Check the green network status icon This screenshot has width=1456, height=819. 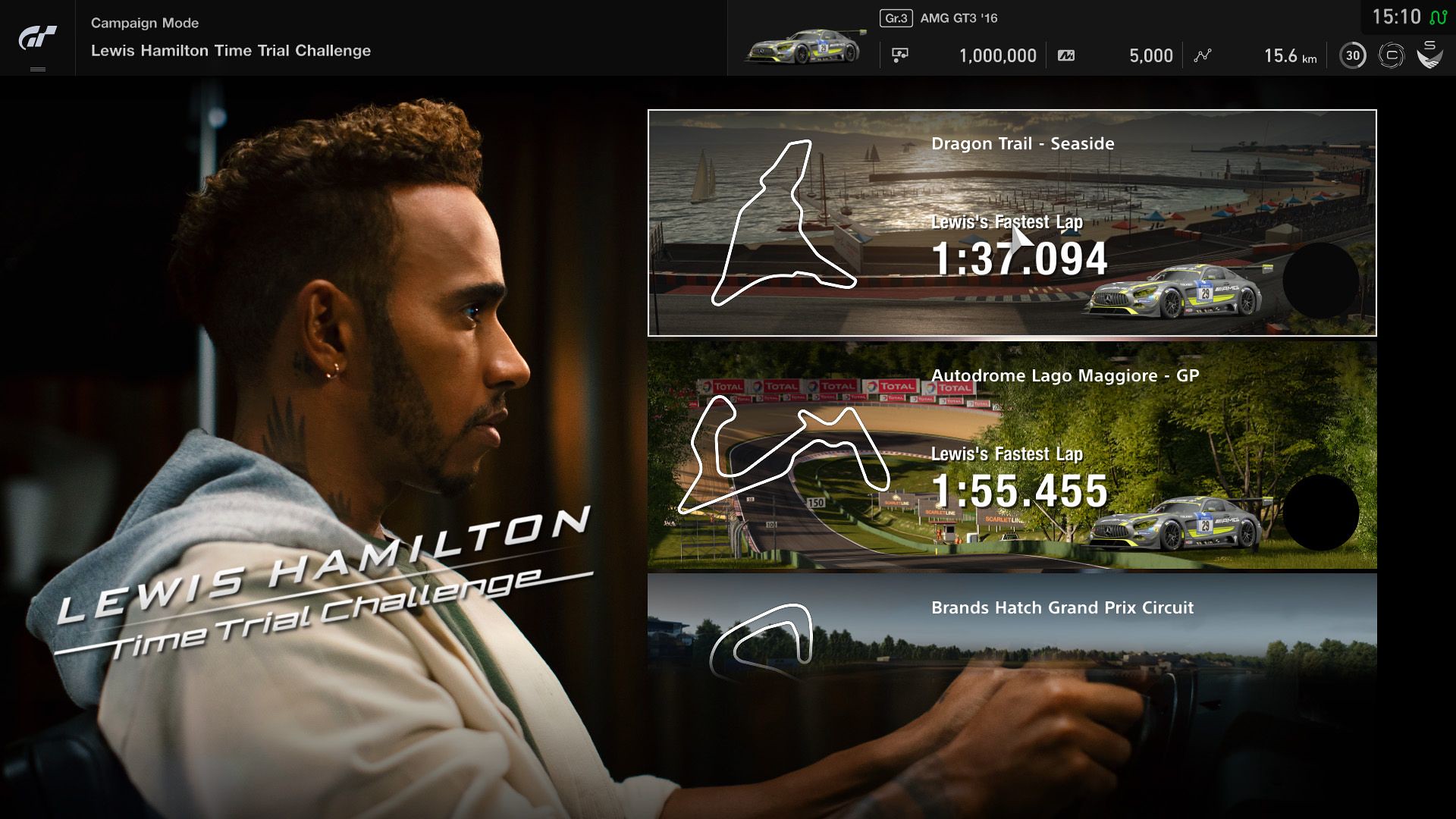tap(1438, 17)
